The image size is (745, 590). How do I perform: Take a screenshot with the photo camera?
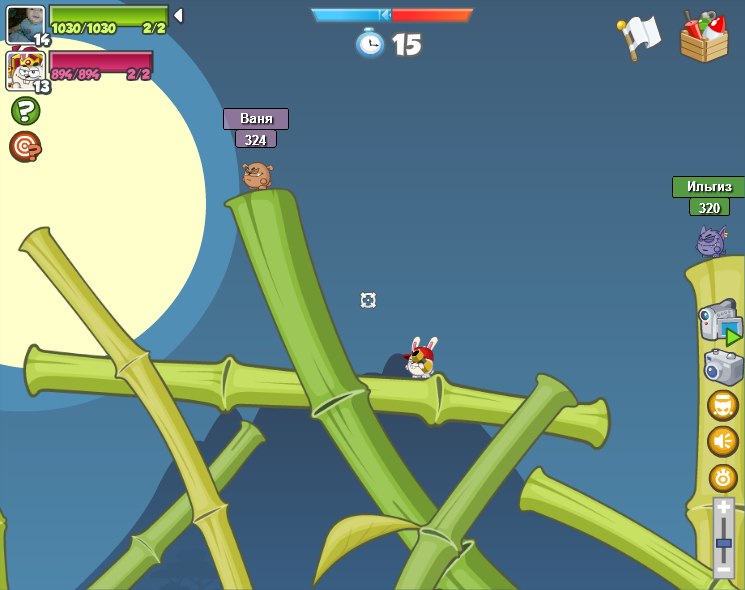tap(723, 367)
